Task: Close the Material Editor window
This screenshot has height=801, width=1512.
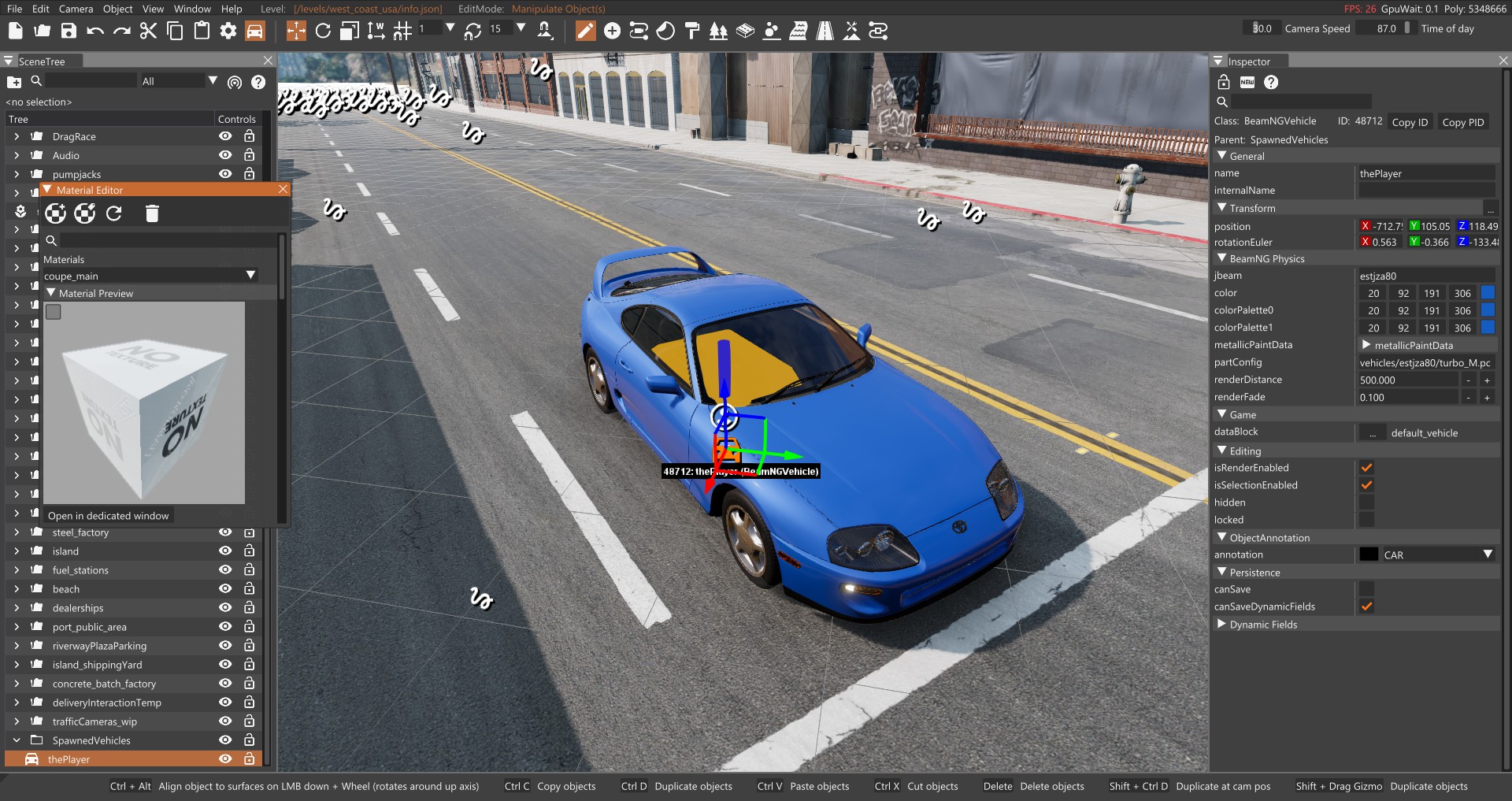Action: [x=283, y=189]
